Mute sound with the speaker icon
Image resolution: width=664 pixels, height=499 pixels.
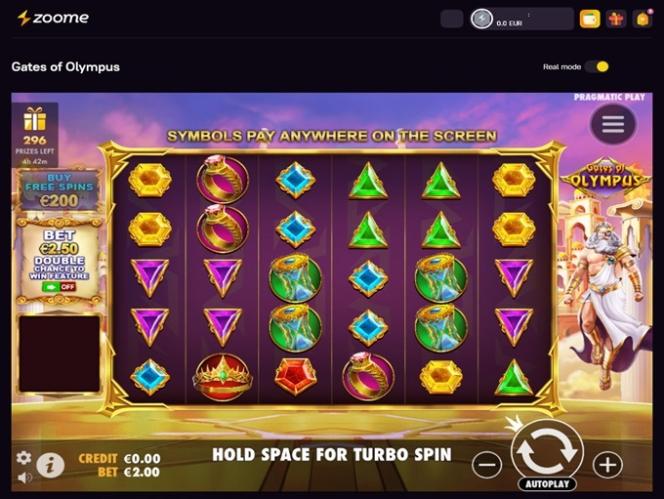tap(23, 478)
